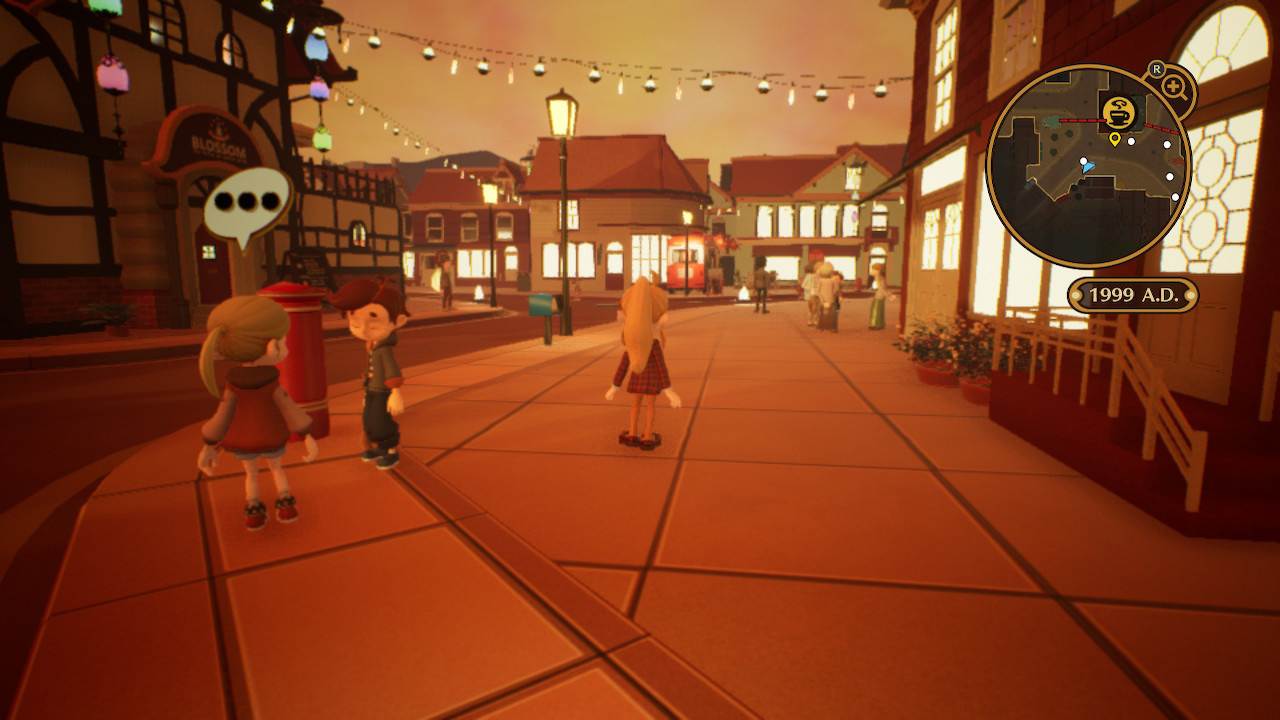1280x720 pixels.
Task: Select the magnifying glass zoom icon near minimap
Action: click(x=1173, y=84)
